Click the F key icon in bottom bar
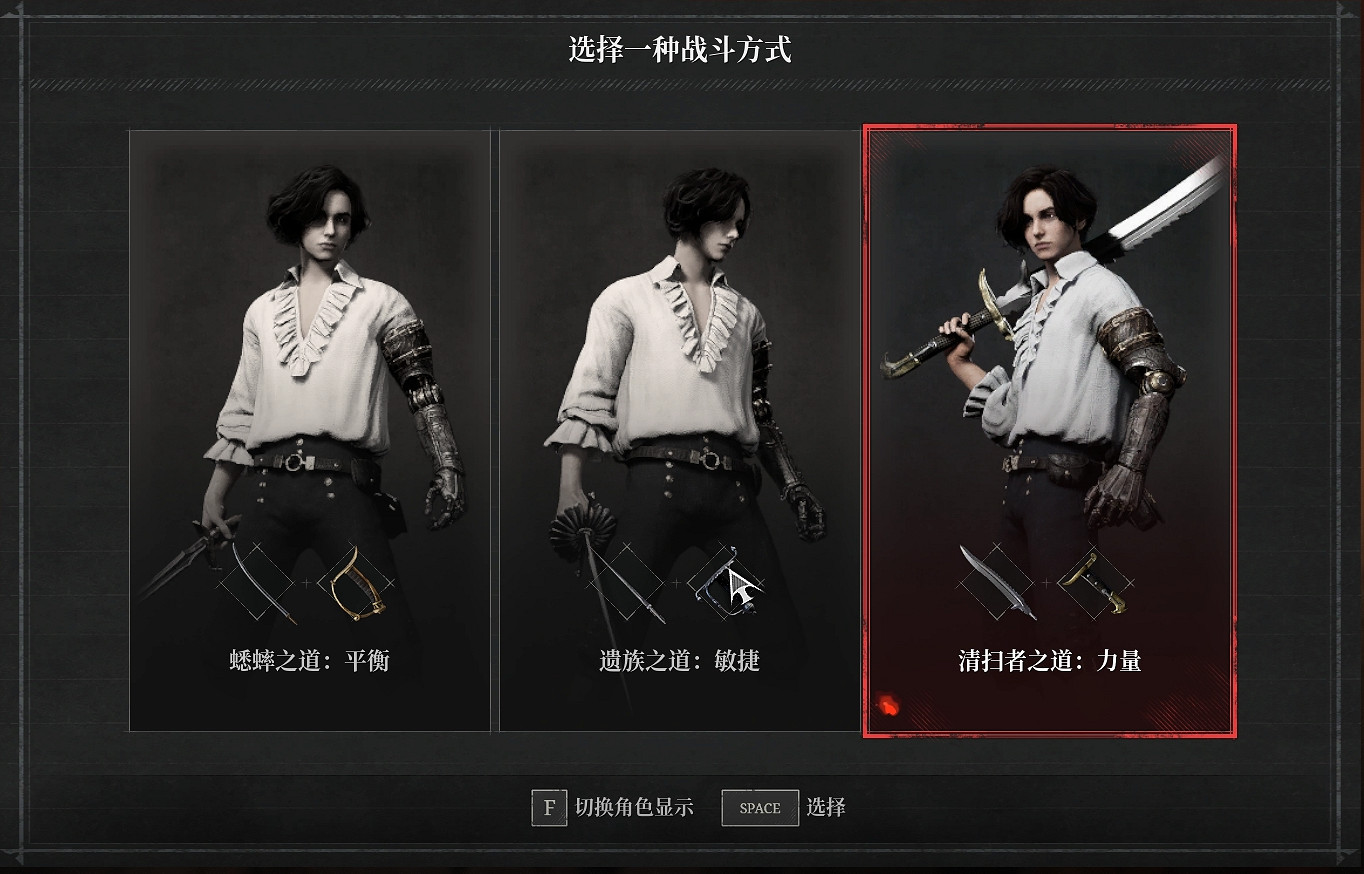The width and height of the screenshot is (1364, 874). tap(547, 808)
